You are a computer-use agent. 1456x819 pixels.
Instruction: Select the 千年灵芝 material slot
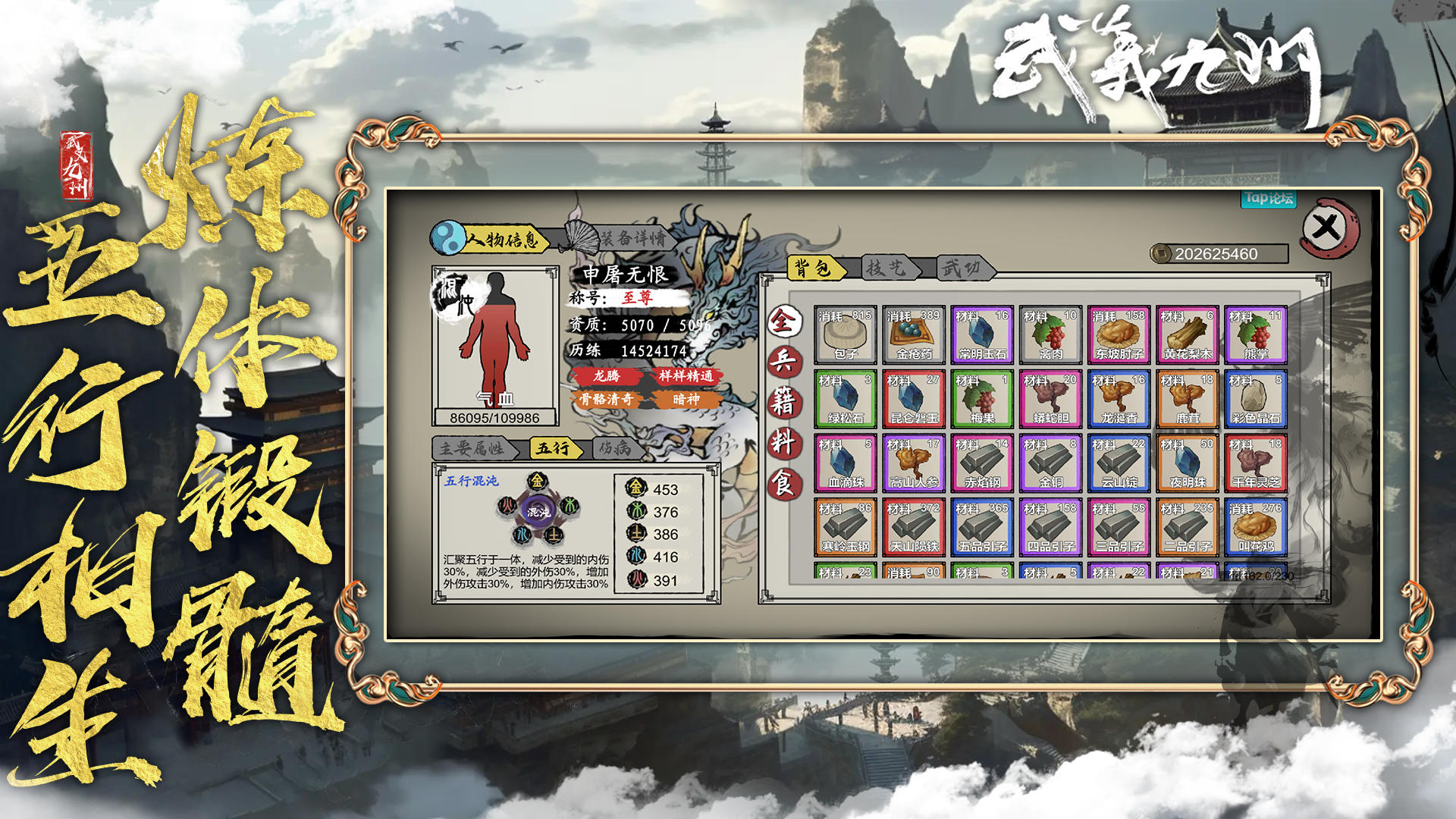[x=1255, y=463]
